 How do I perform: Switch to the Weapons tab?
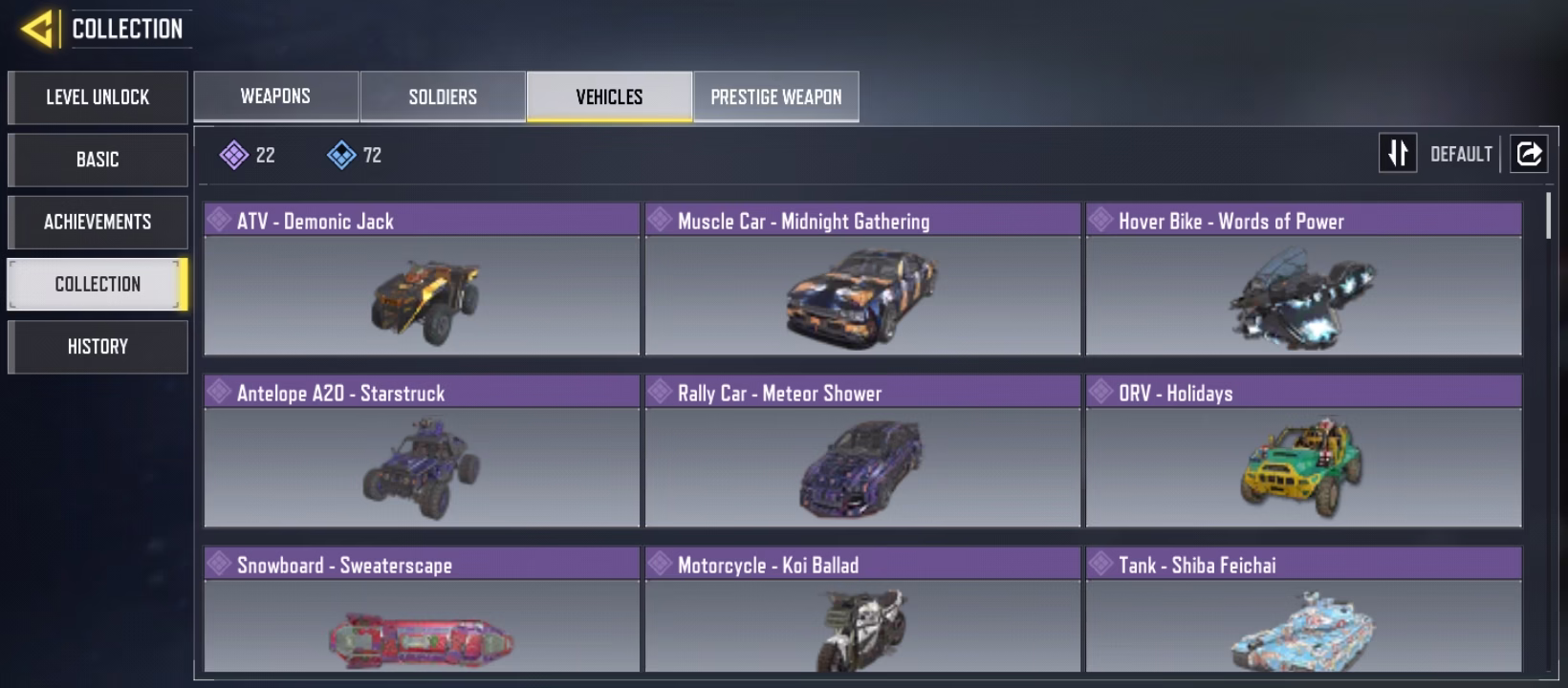pos(275,97)
